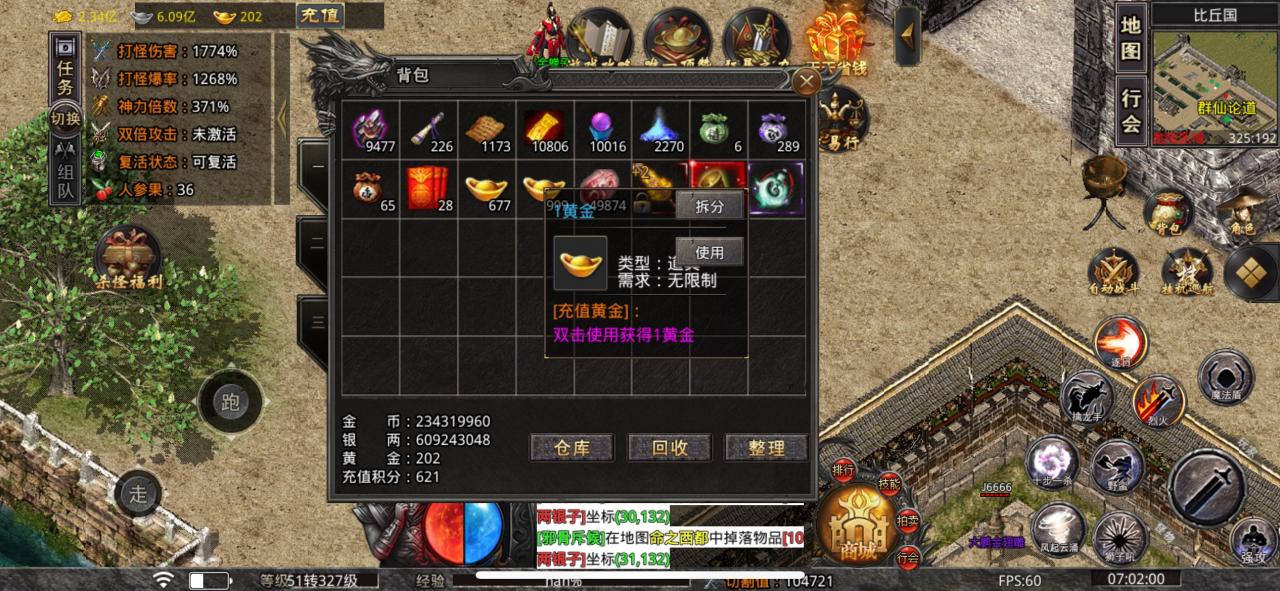Select the red envelope stack of 28

pyautogui.click(x=428, y=188)
